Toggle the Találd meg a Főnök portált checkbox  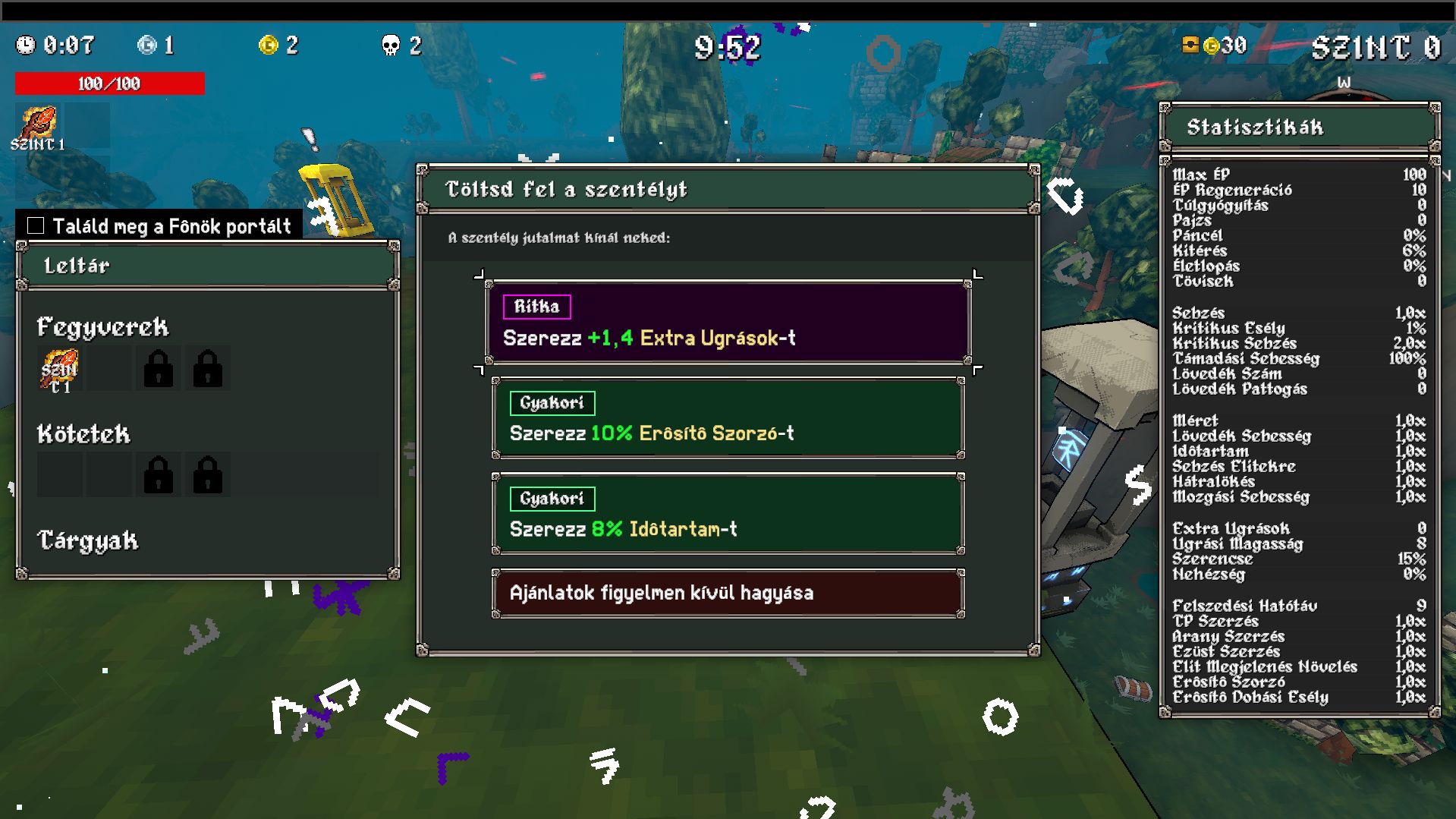click(x=36, y=225)
